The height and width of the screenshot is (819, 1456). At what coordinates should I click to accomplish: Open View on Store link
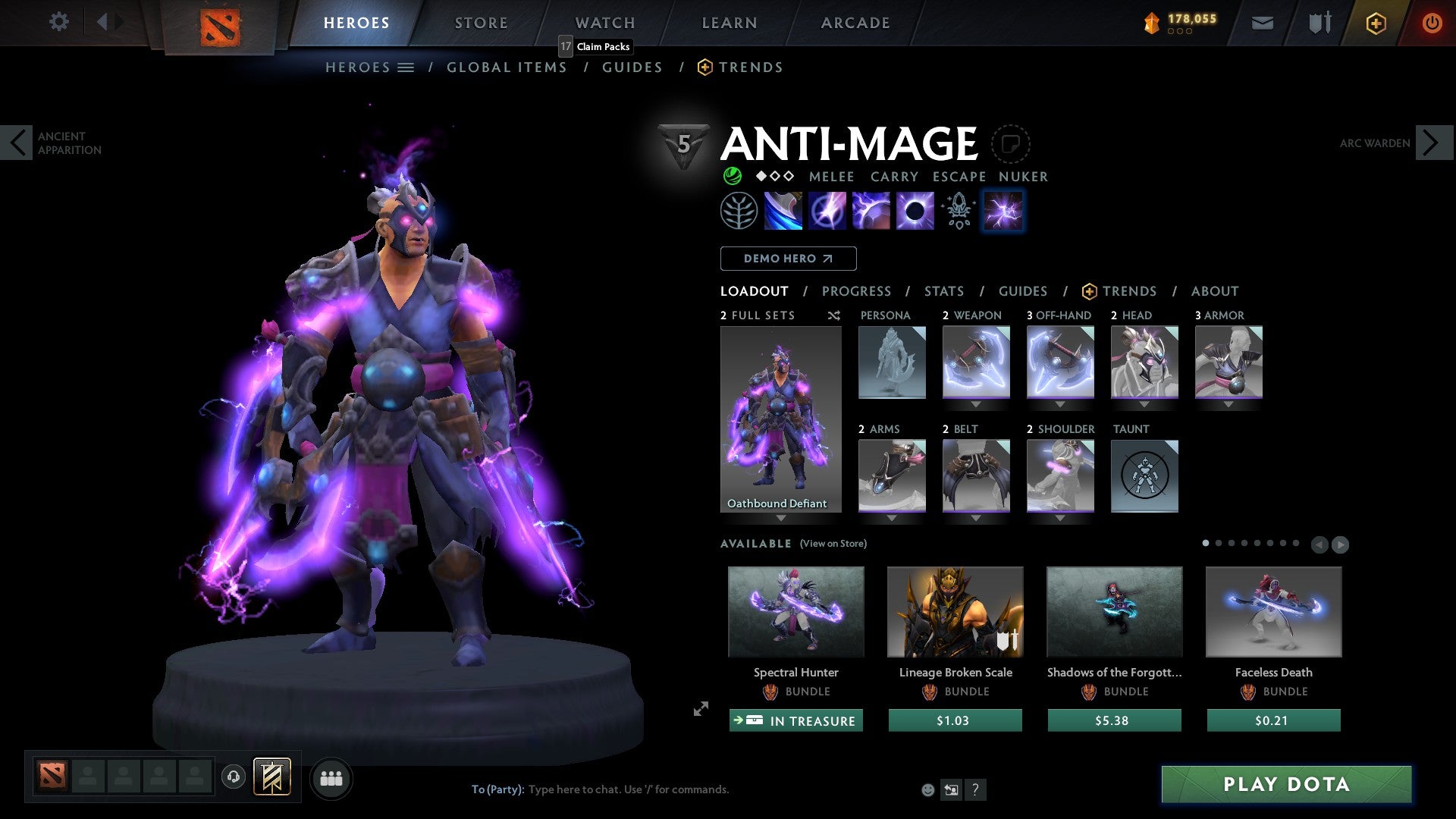833,544
